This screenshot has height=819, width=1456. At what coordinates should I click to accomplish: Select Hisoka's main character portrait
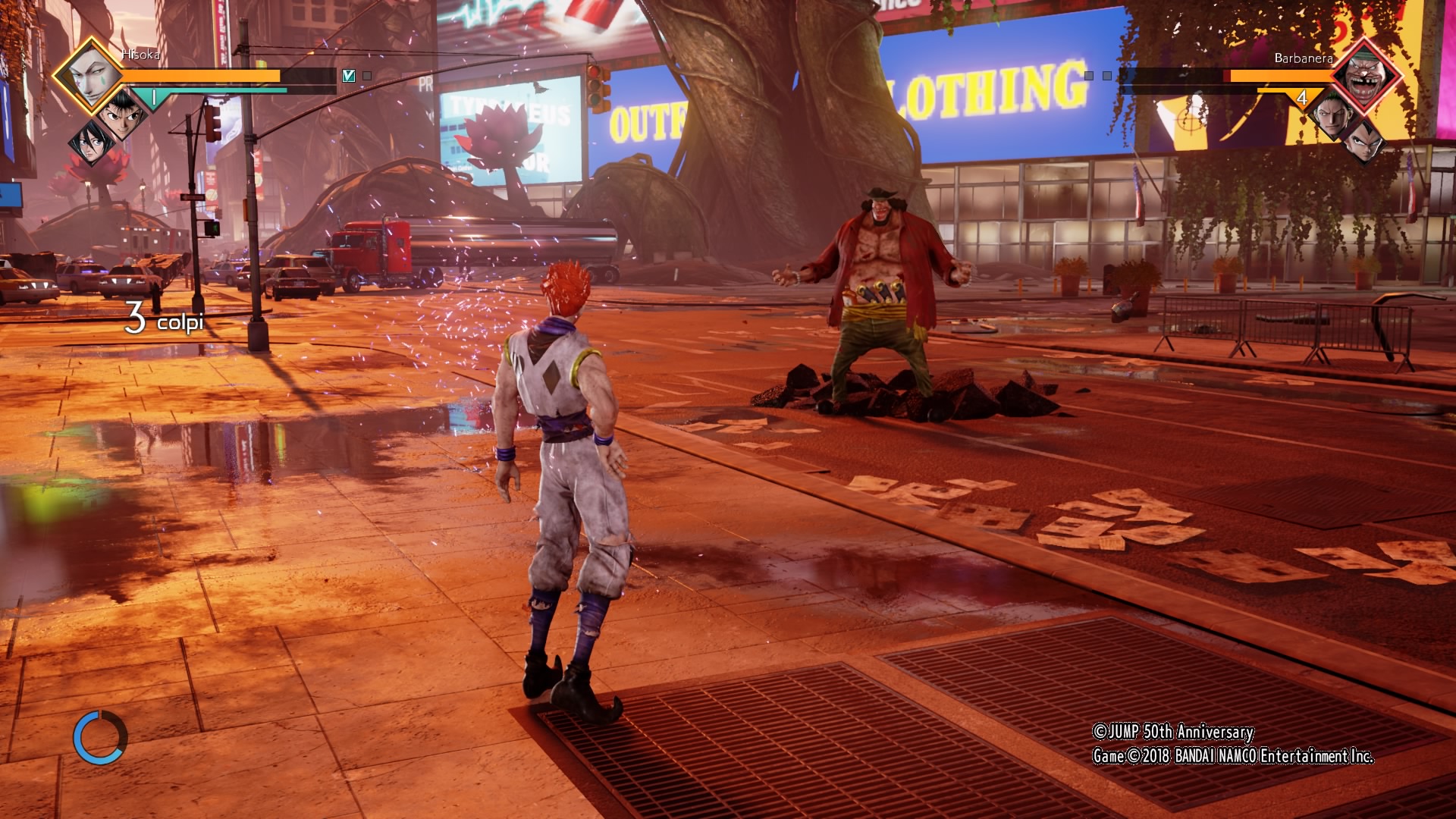[93, 76]
